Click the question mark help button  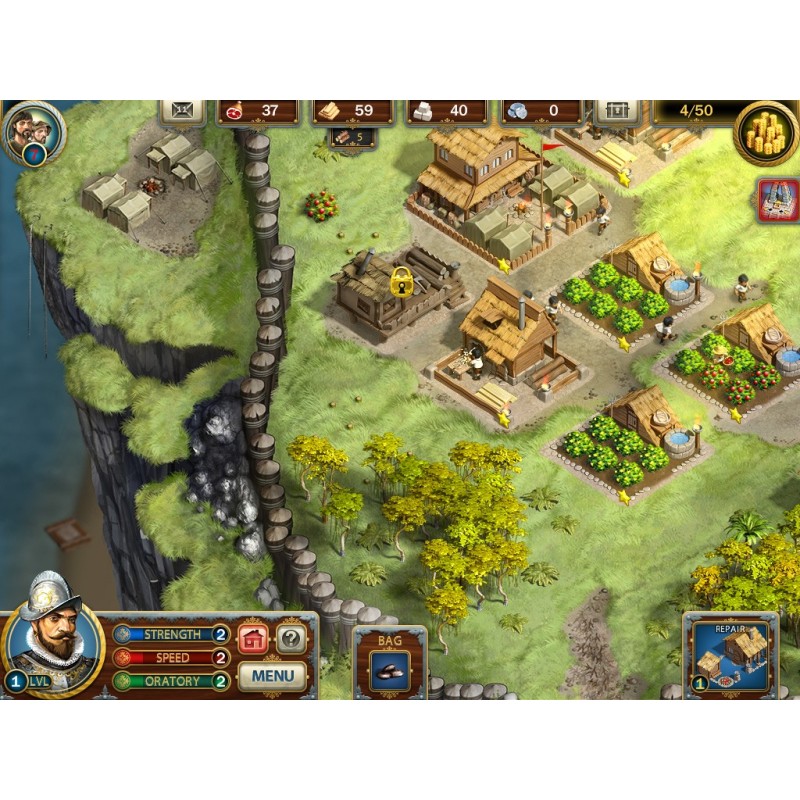coord(291,638)
